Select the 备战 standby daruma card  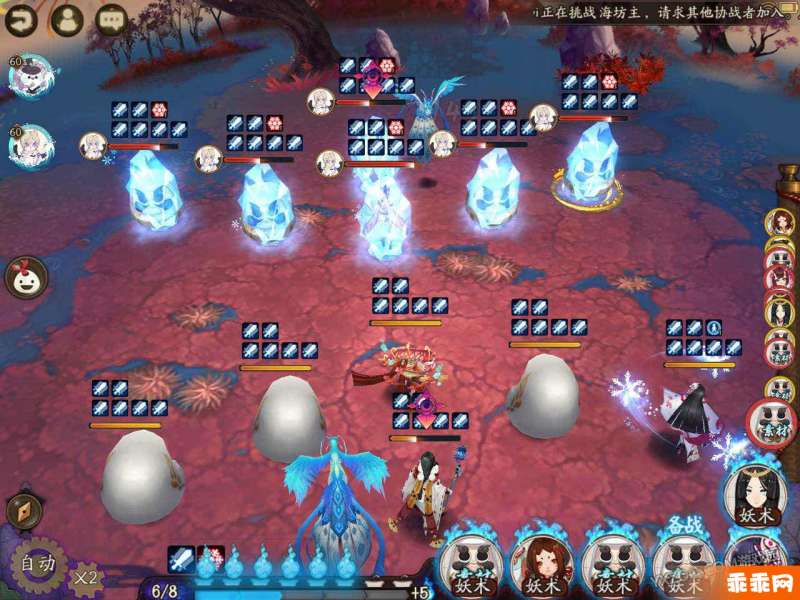683,560
